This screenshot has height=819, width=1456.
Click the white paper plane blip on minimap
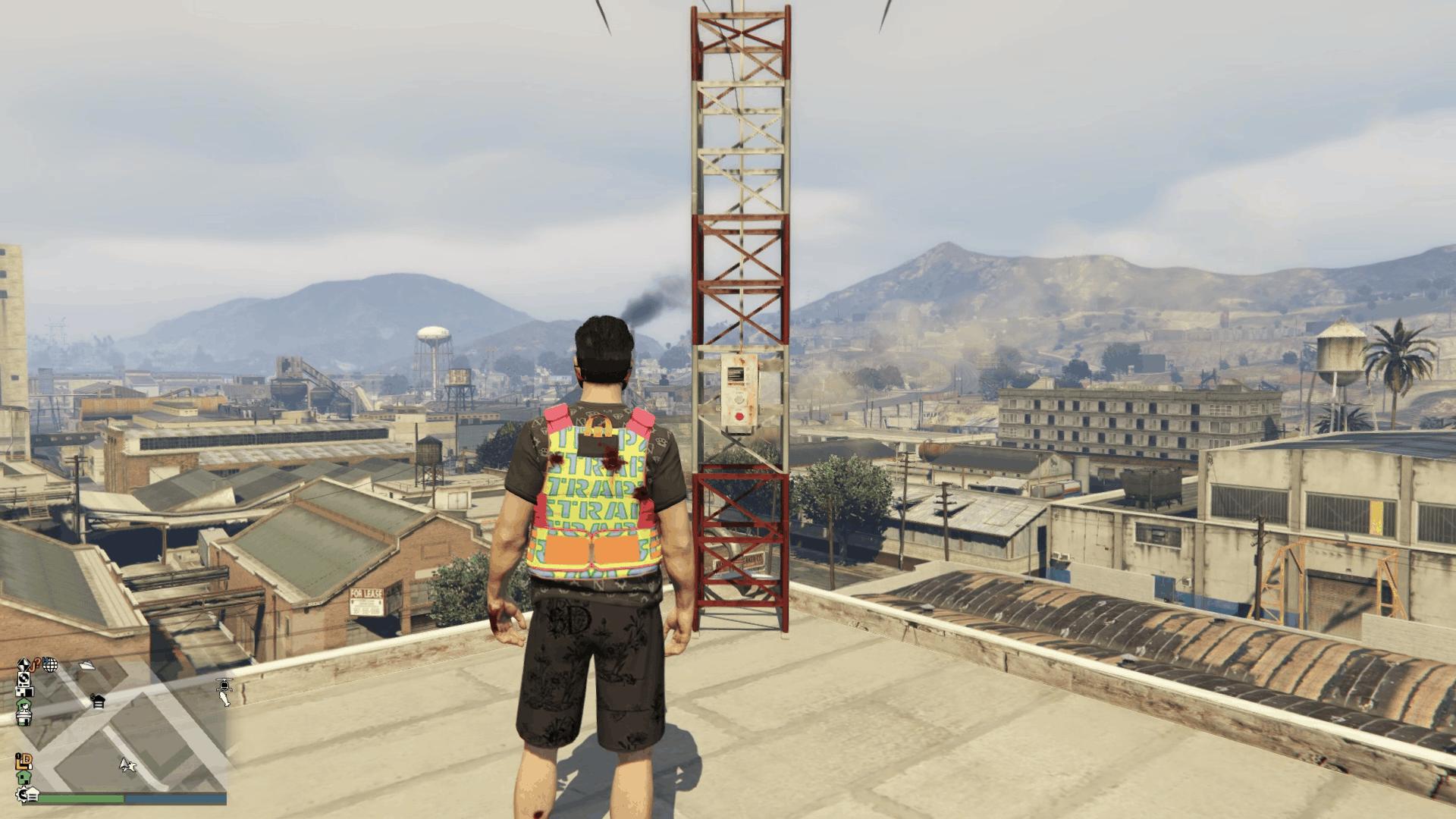pyautogui.click(x=86, y=666)
